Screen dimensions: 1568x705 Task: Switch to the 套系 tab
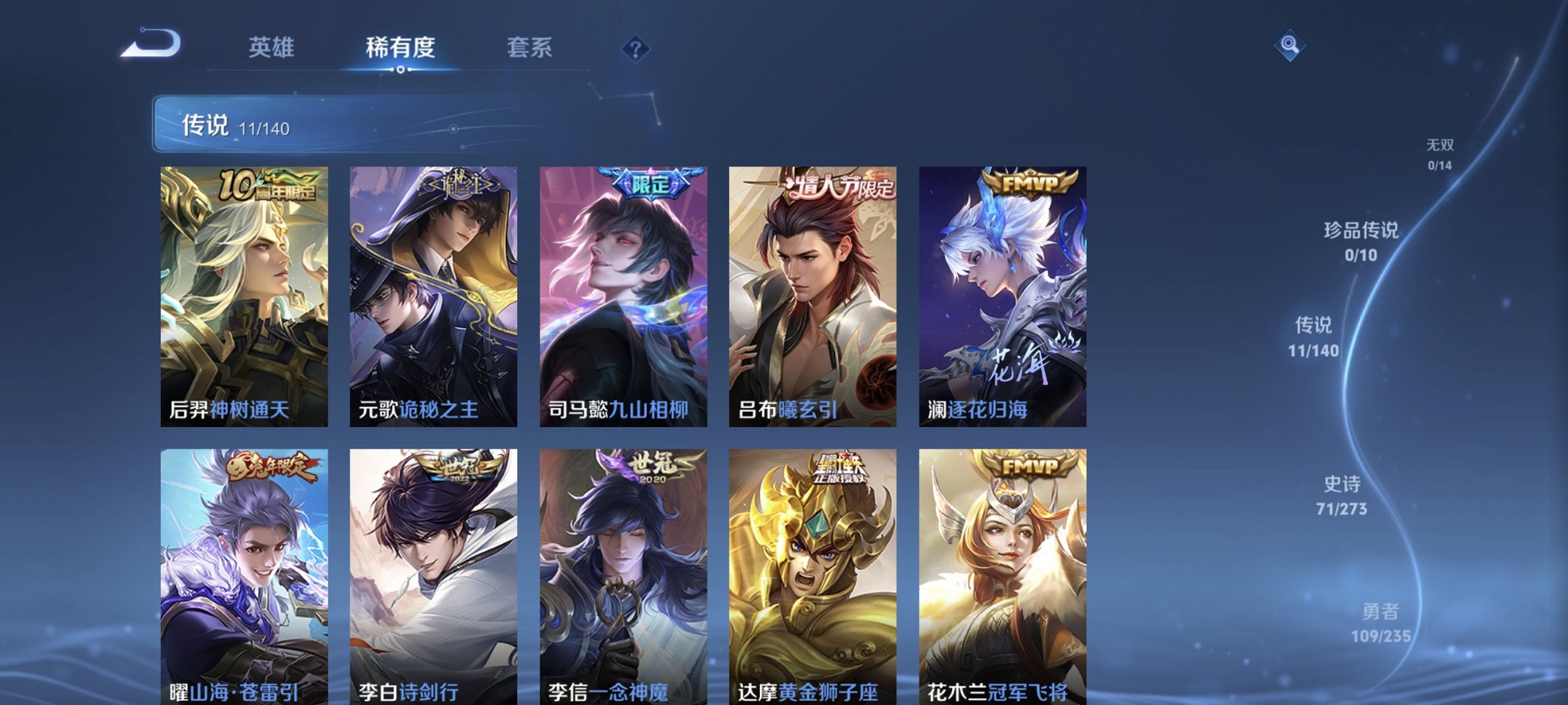pyautogui.click(x=526, y=46)
